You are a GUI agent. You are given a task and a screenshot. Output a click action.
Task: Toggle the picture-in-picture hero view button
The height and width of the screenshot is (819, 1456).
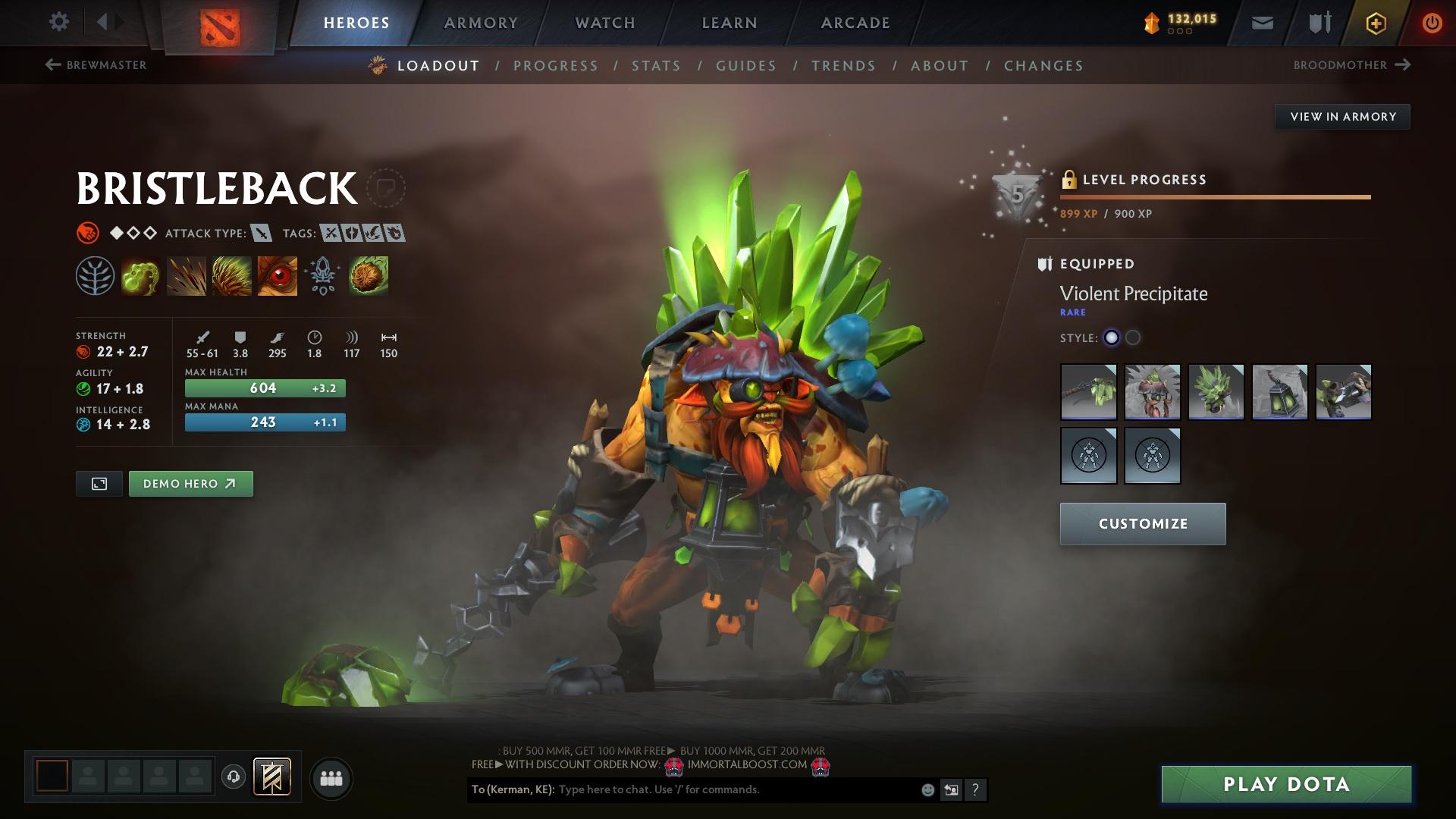[99, 483]
